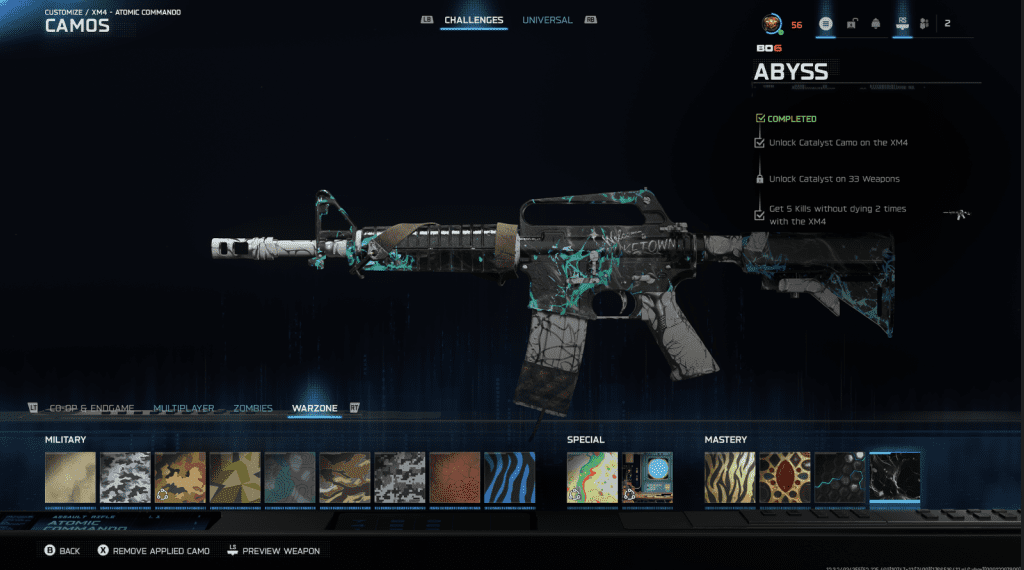The image size is (1024, 570).
Task: Choose the orange dotted military camo
Action: pos(454,477)
